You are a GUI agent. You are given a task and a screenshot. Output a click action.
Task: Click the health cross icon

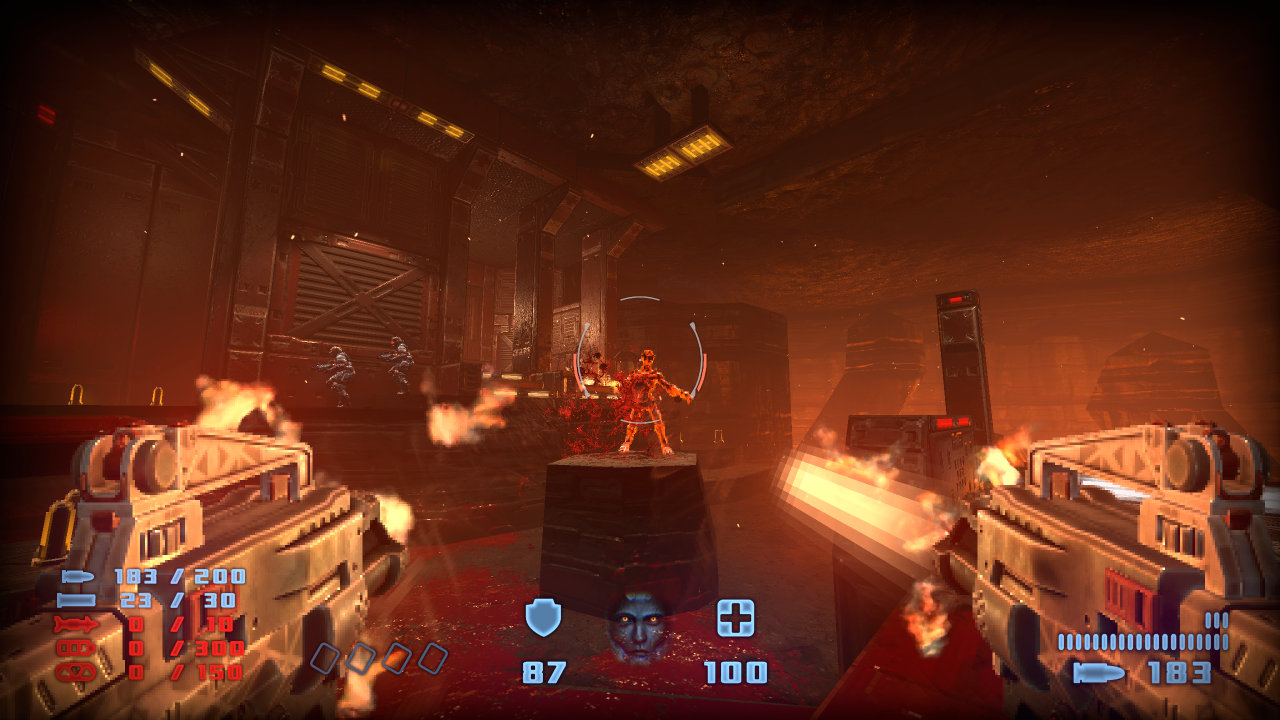point(735,619)
